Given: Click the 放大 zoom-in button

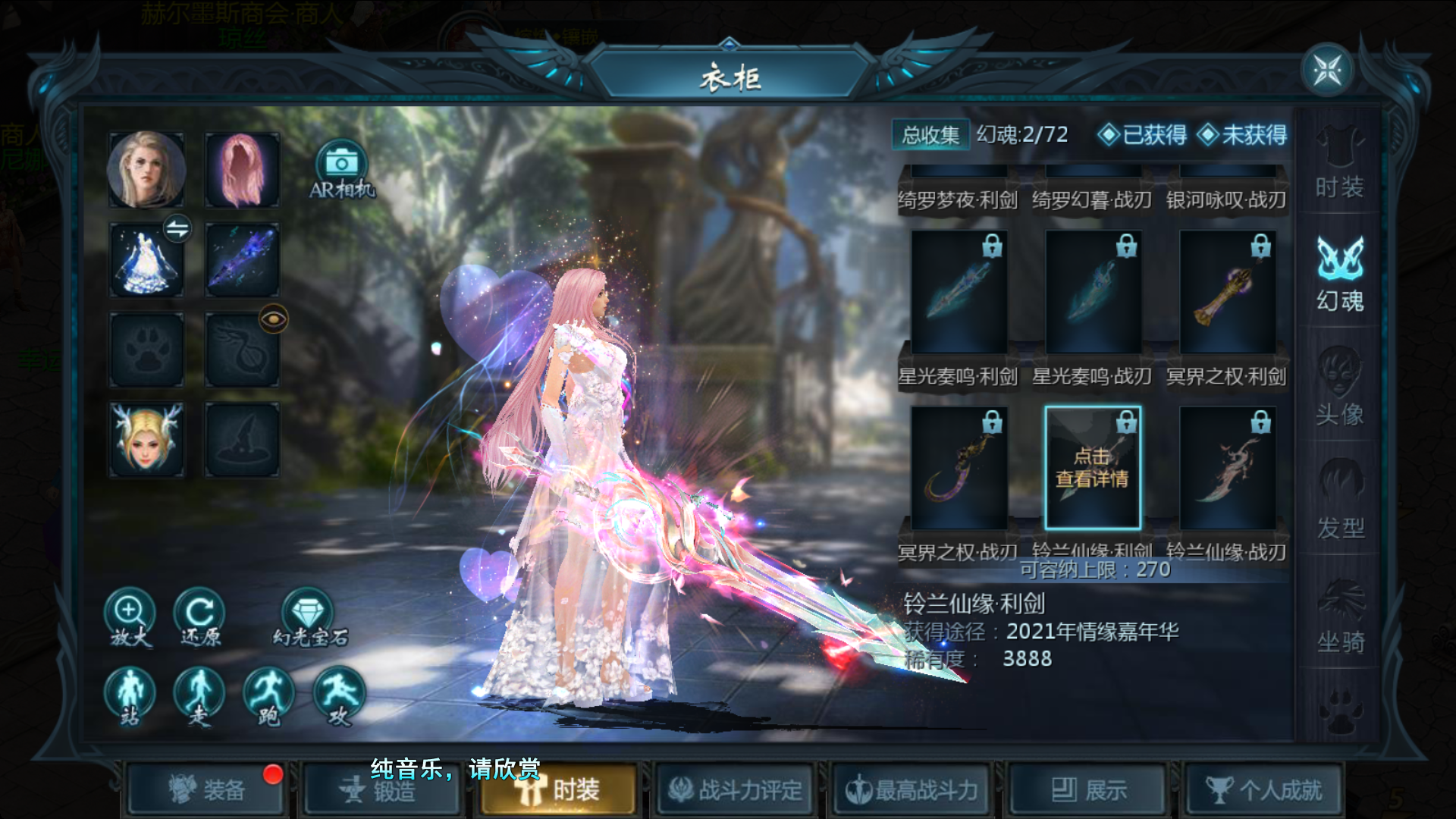Looking at the screenshot, I should (x=130, y=617).
